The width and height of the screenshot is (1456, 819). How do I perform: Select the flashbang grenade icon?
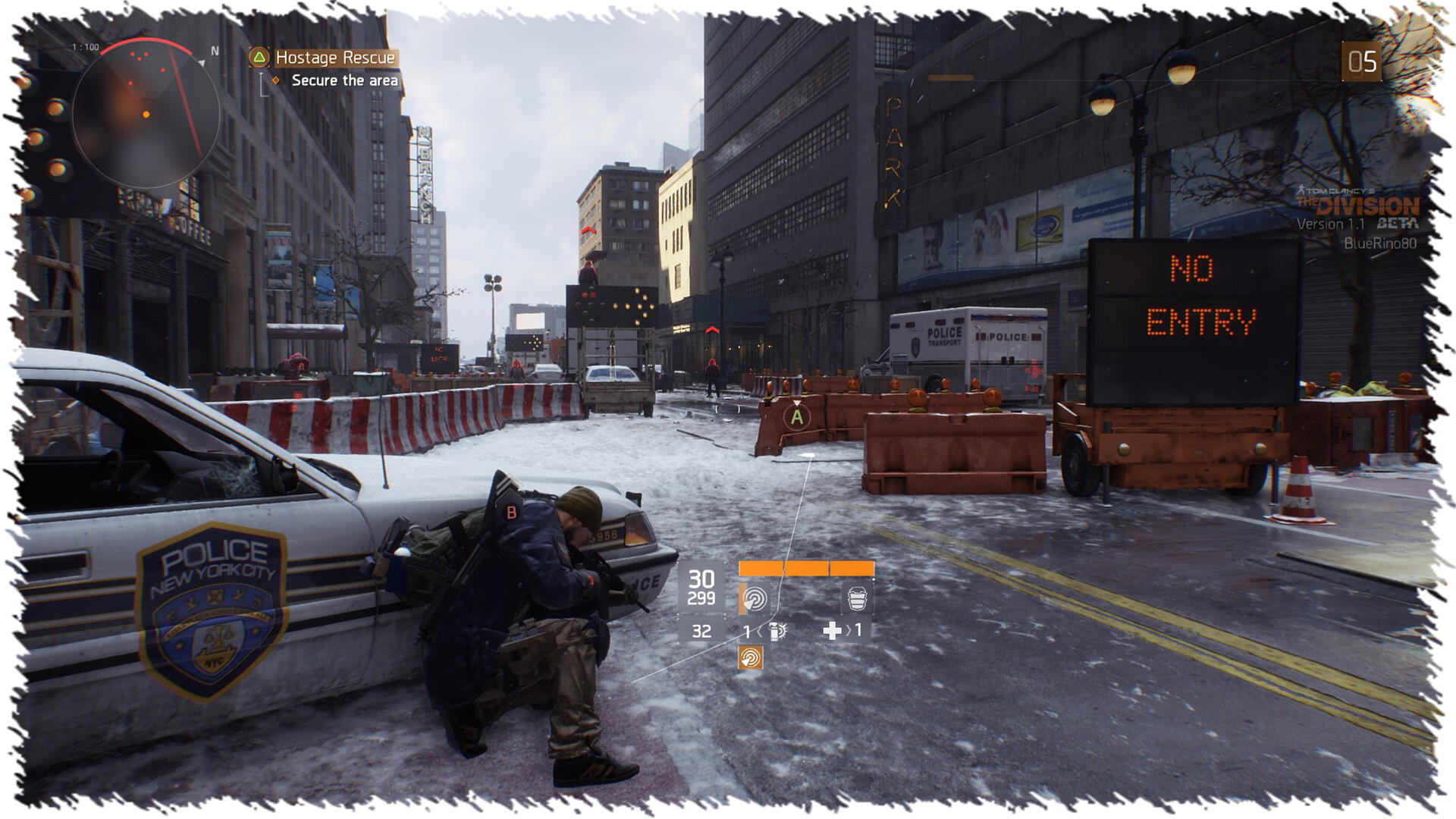point(778,631)
